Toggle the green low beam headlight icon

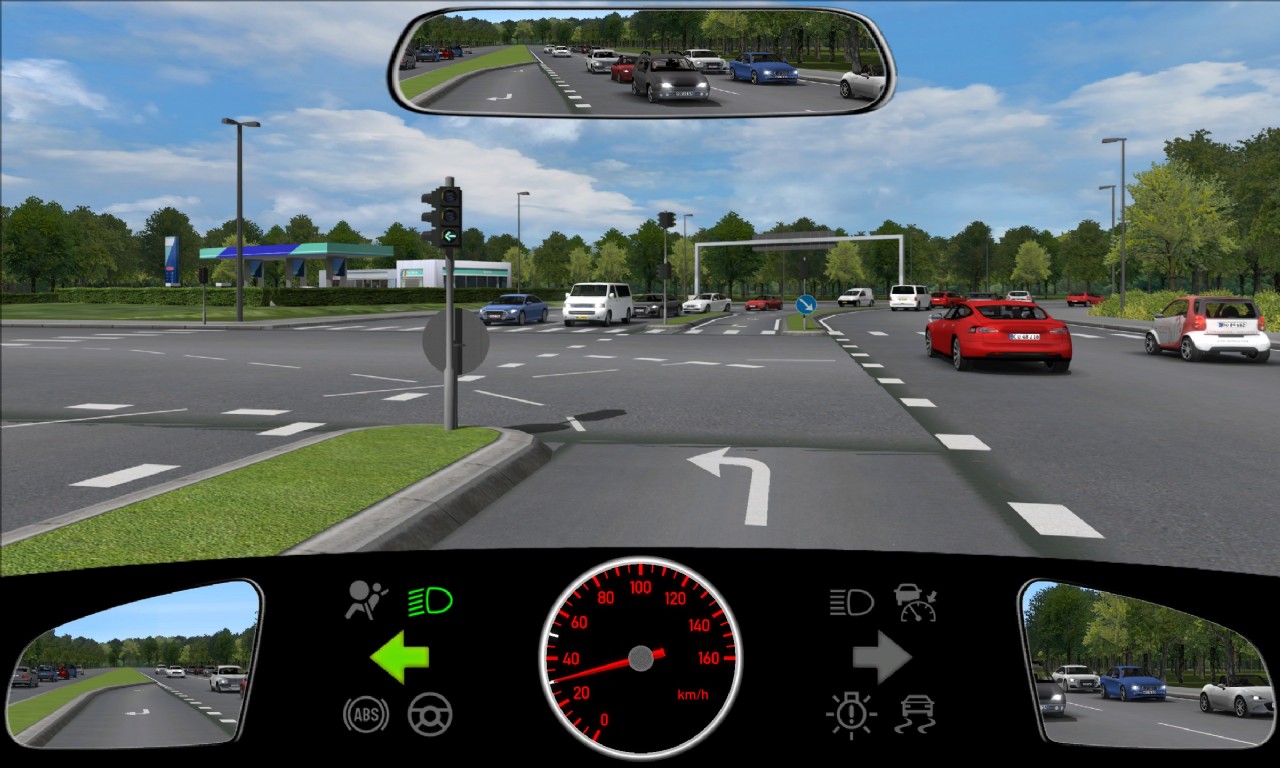pyautogui.click(x=430, y=602)
